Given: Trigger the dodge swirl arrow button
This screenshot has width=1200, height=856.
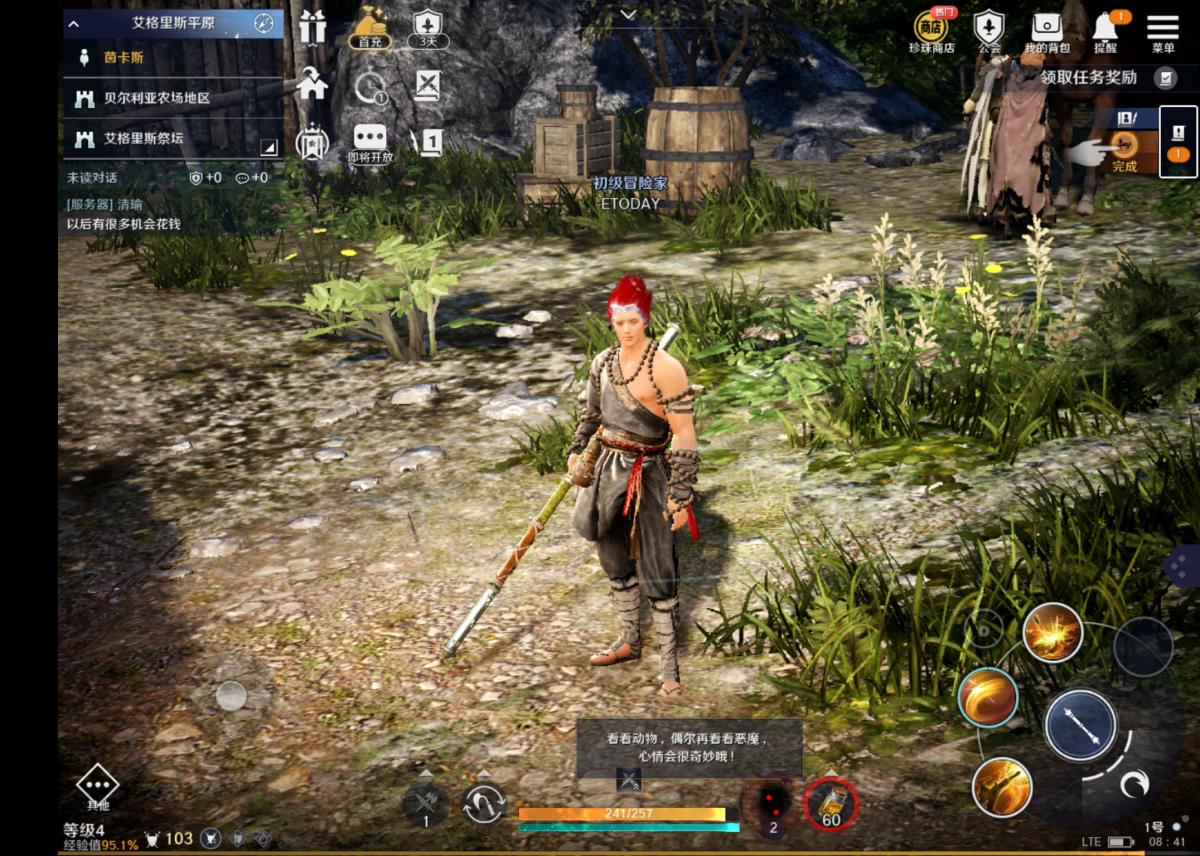Looking at the screenshot, I should (x=1133, y=785).
